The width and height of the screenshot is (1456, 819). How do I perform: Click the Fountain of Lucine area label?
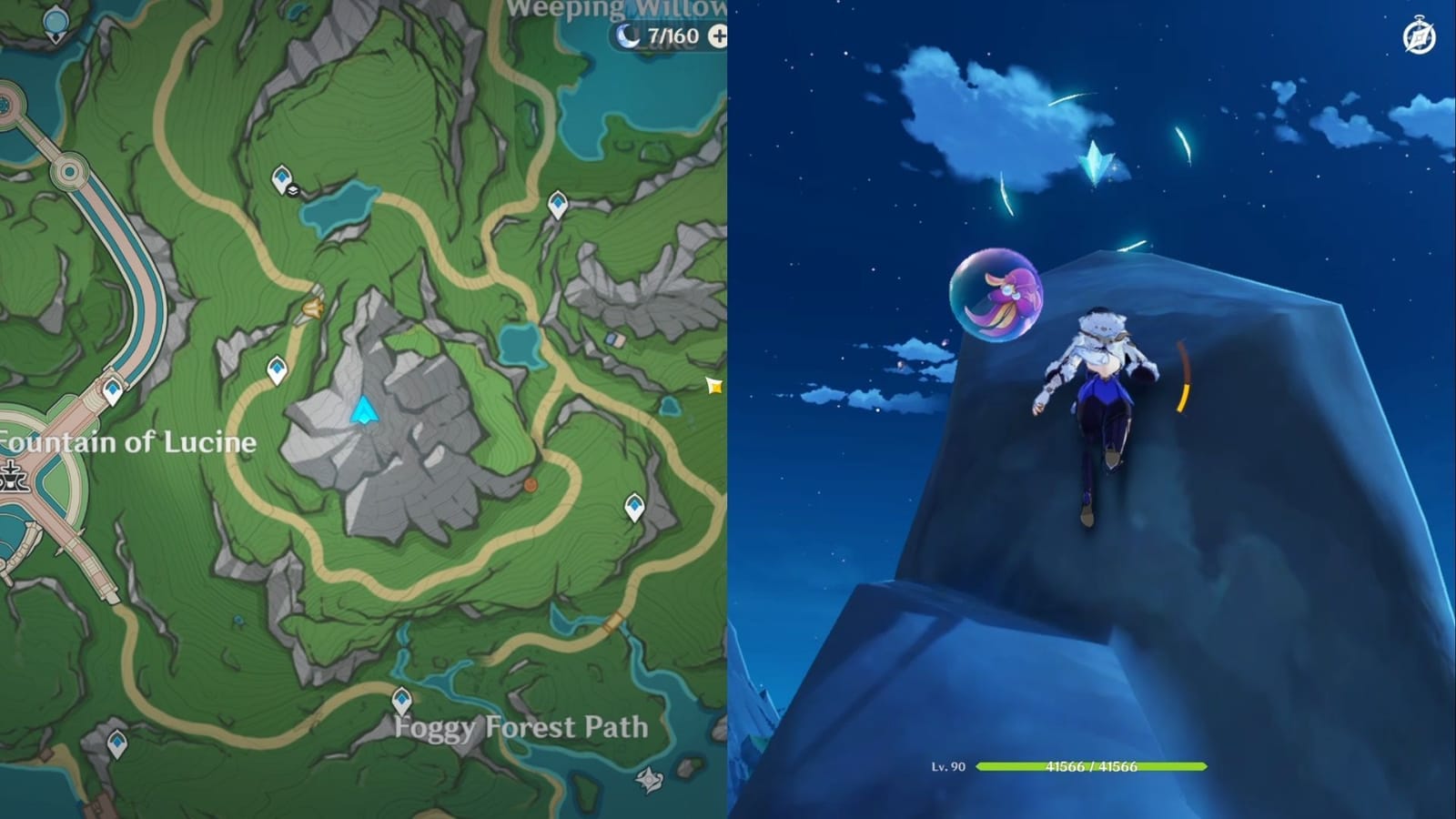point(126,443)
